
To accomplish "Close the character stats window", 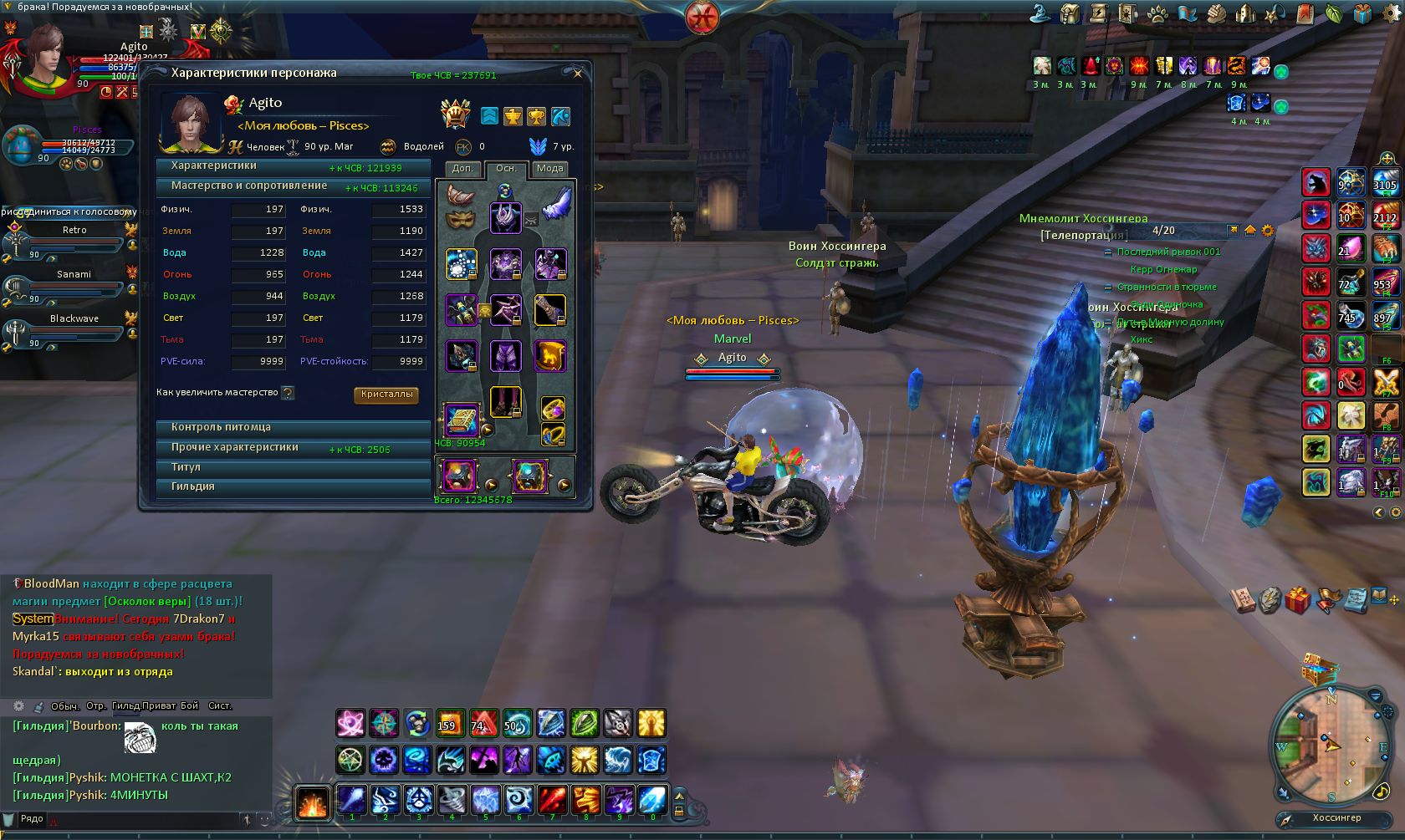I will pyautogui.click(x=577, y=74).
